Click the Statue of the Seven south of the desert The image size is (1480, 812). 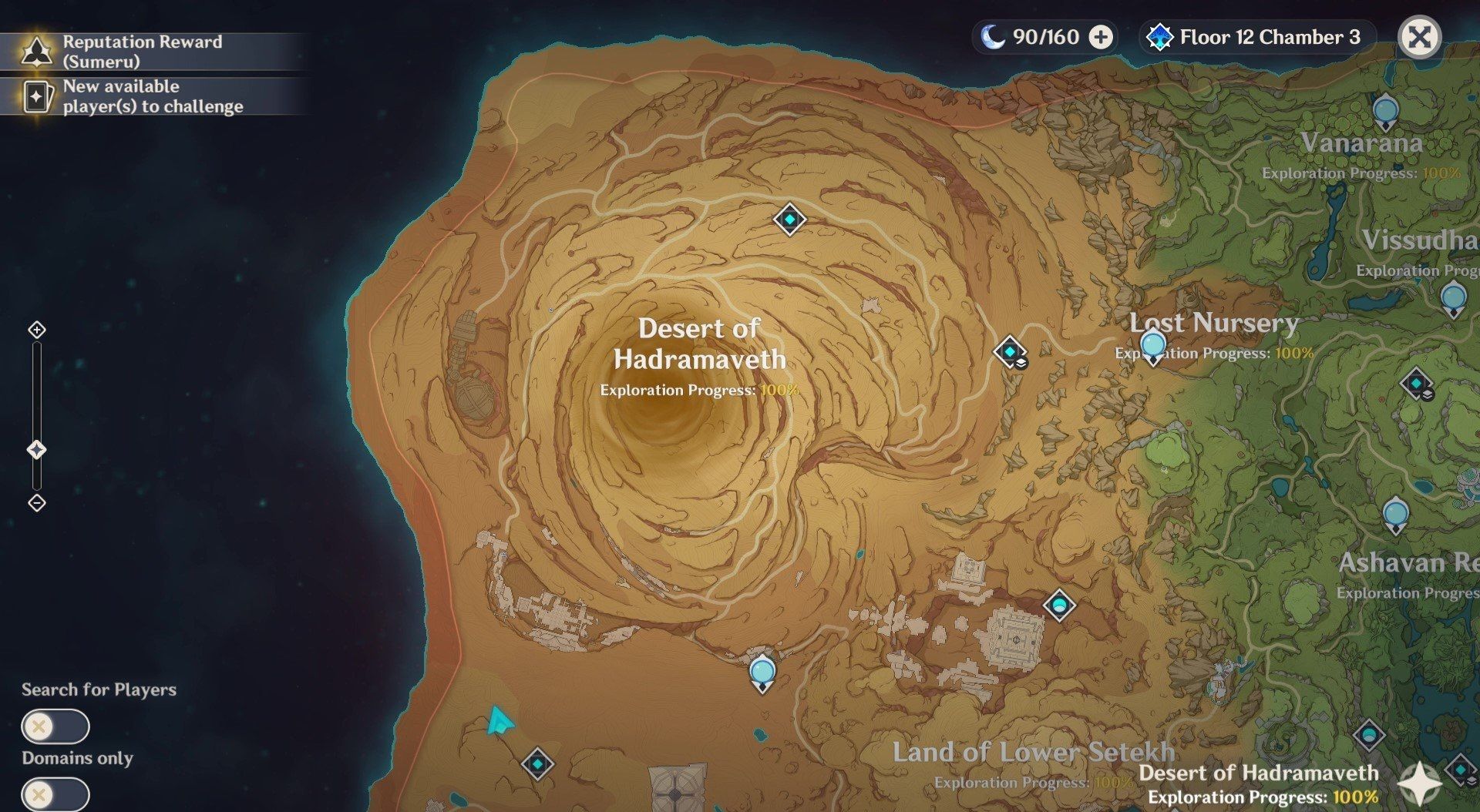click(762, 671)
